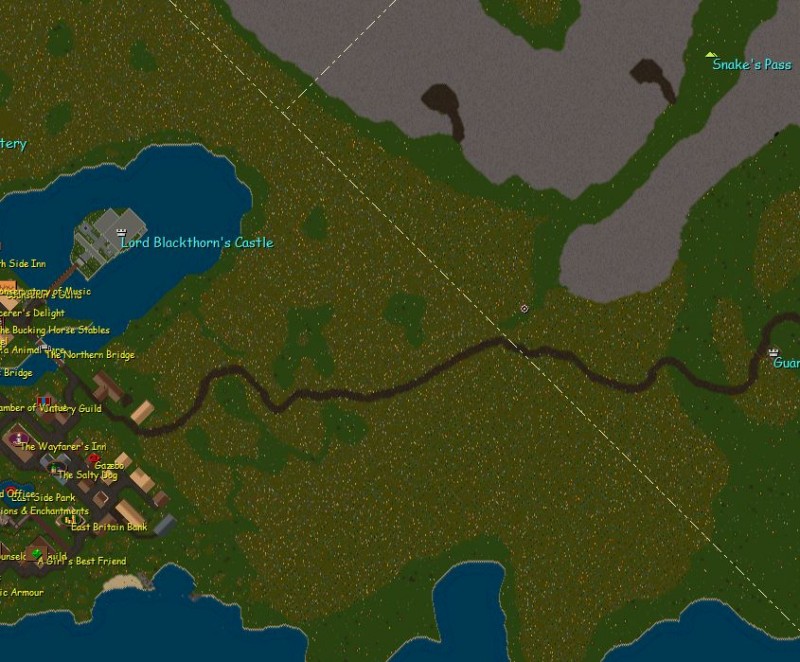Choose The Bucking Horse Stables label
The width and height of the screenshot is (800, 662).
pyautogui.click(x=55, y=330)
